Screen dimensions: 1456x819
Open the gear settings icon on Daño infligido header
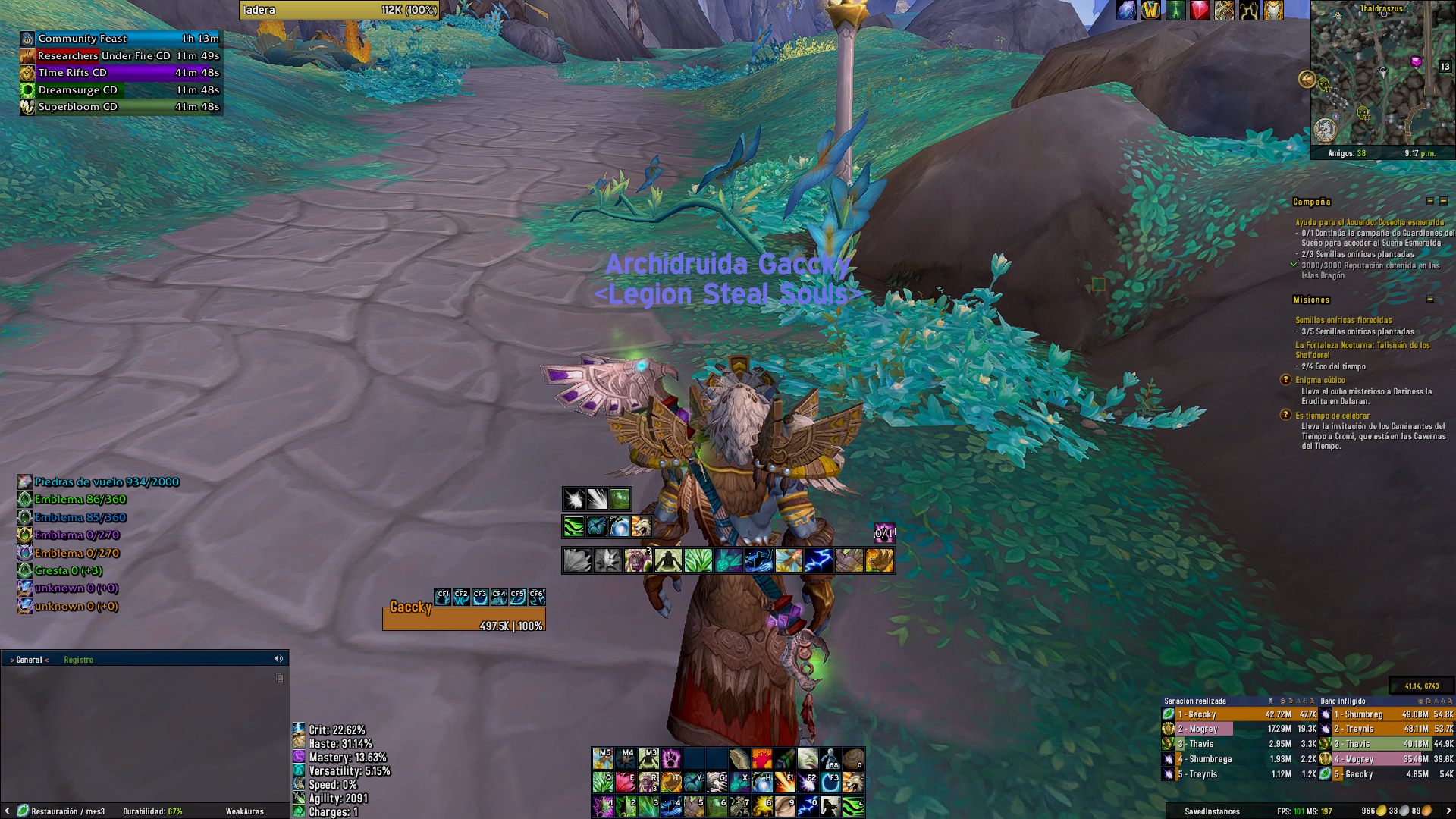point(1419,701)
